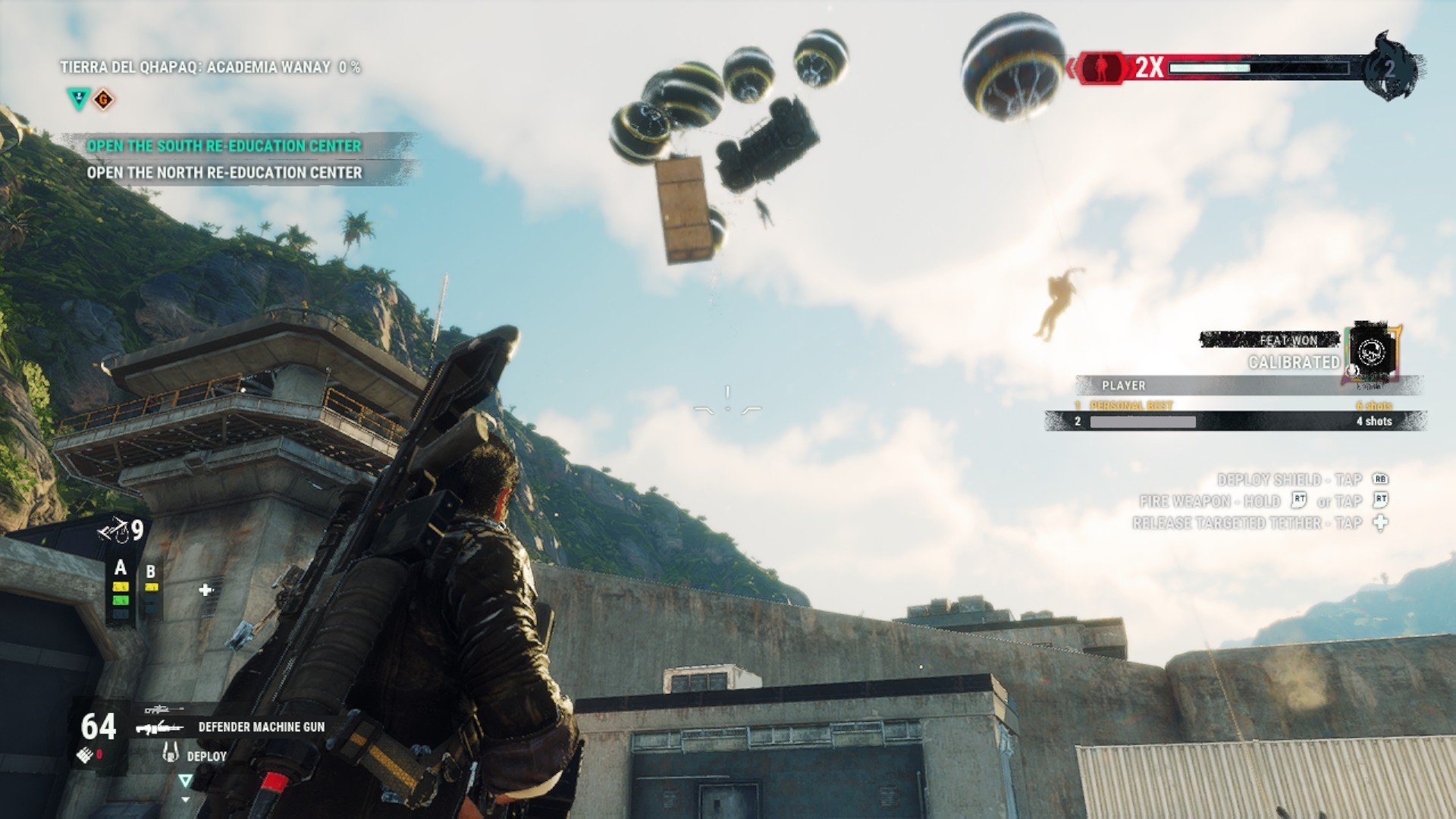Choose grapple loadout B
Screen dimensions: 1456x819
[151, 573]
